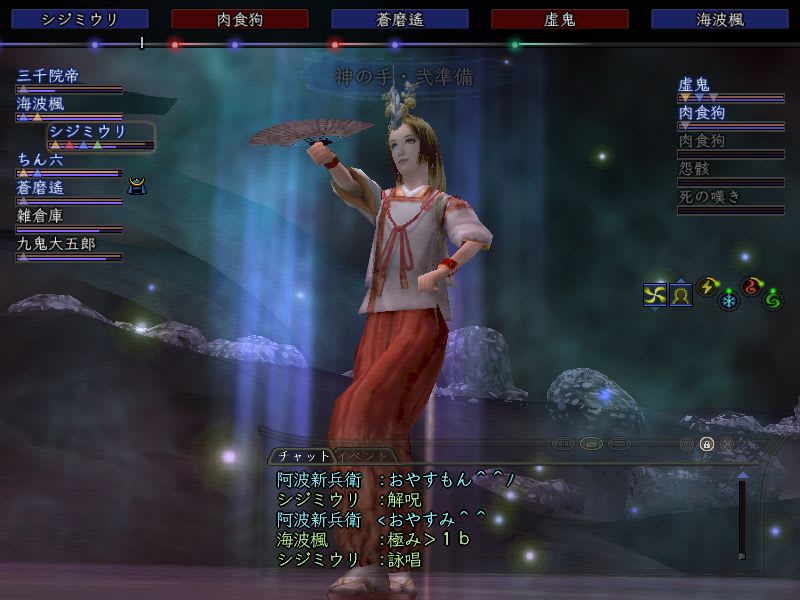Click the samurai helmet leader icon
The width and height of the screenshot is (800, 600).
pos(137,185)
